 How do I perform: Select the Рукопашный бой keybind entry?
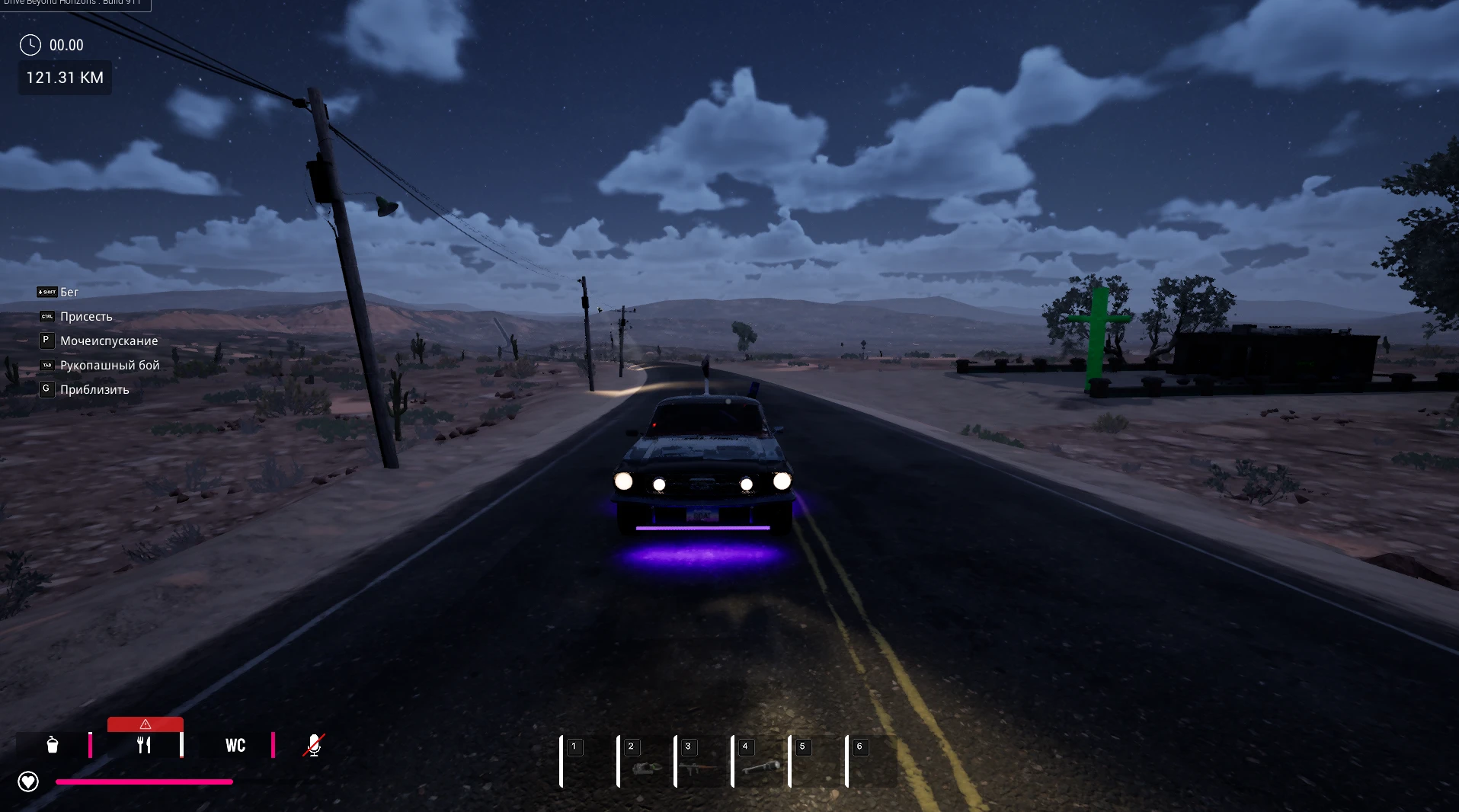point(109,365)
